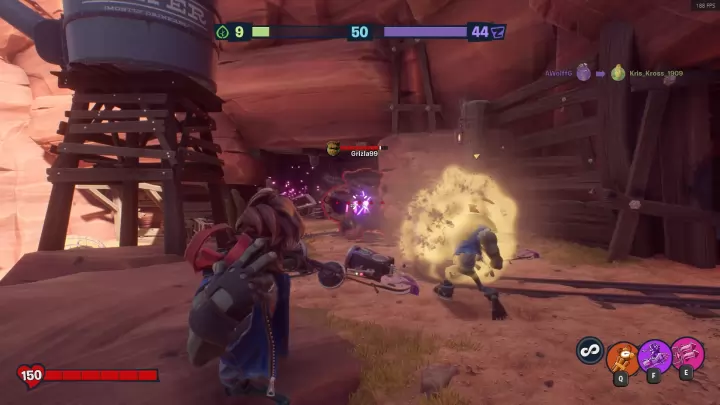720x405 pixels.
Task: Click the green plant team leaf icon
Action: click(x=222, y=32)
